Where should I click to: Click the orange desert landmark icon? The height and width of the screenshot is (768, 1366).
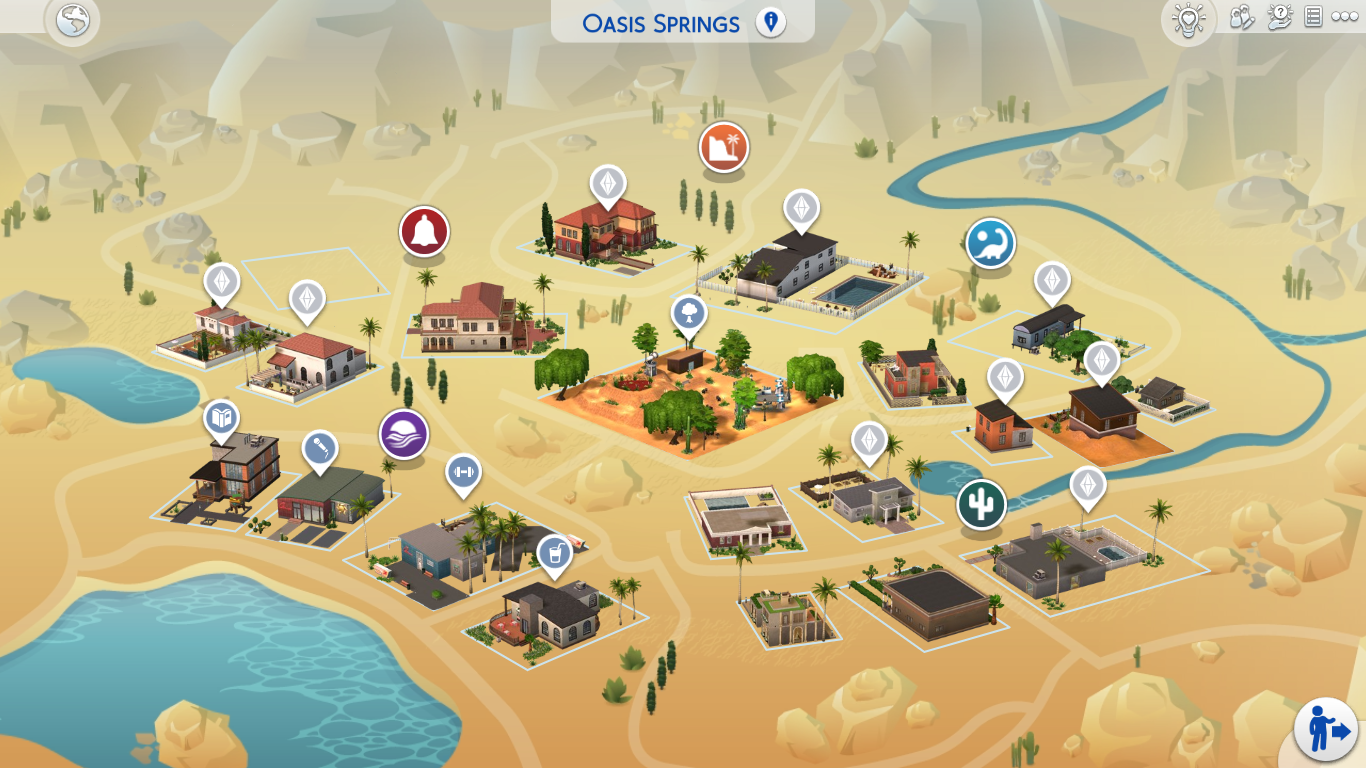723,146
